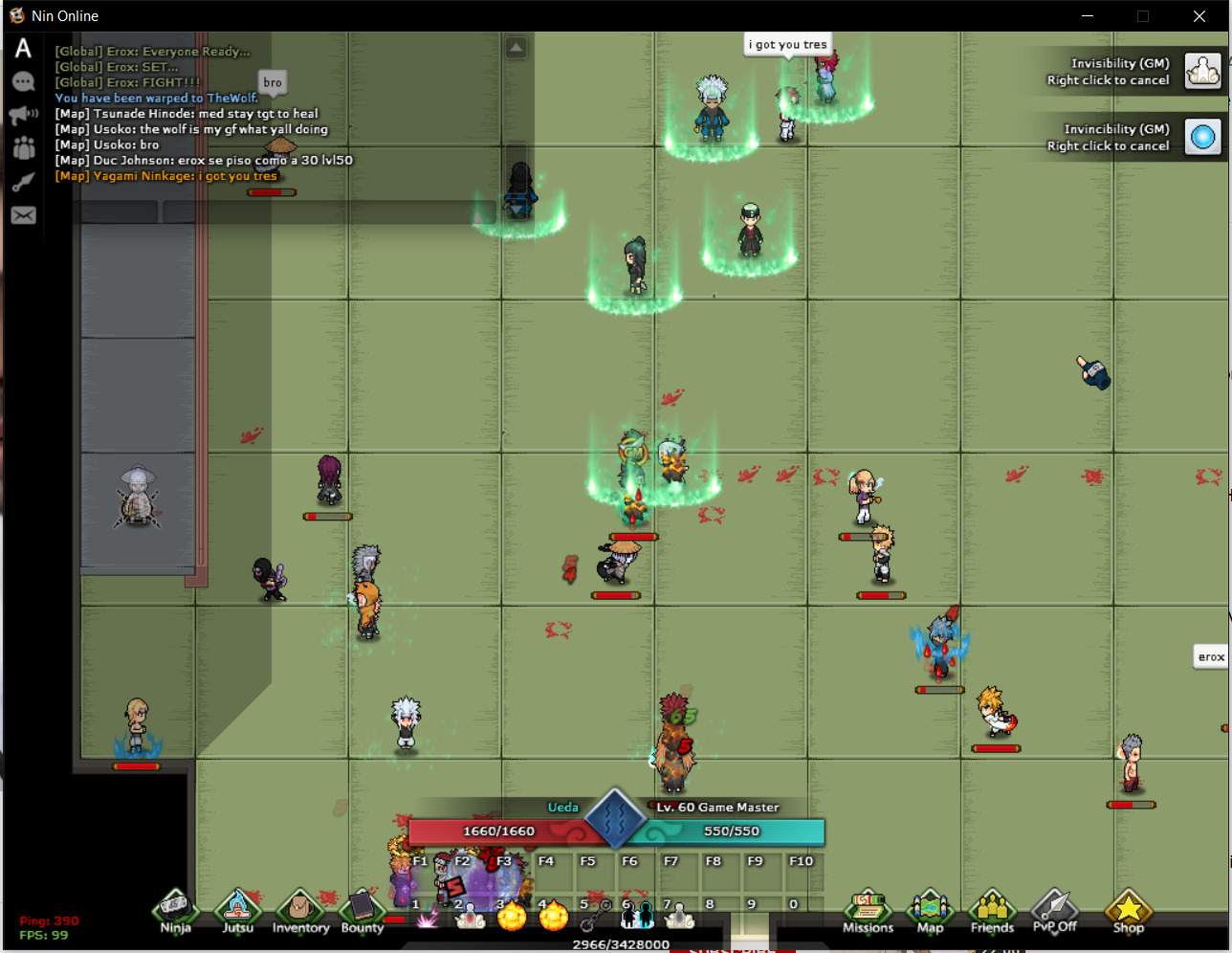This screenshot has height=953, width=1232.
Task: Toggle the PvP Off button
Action: 1054,910
